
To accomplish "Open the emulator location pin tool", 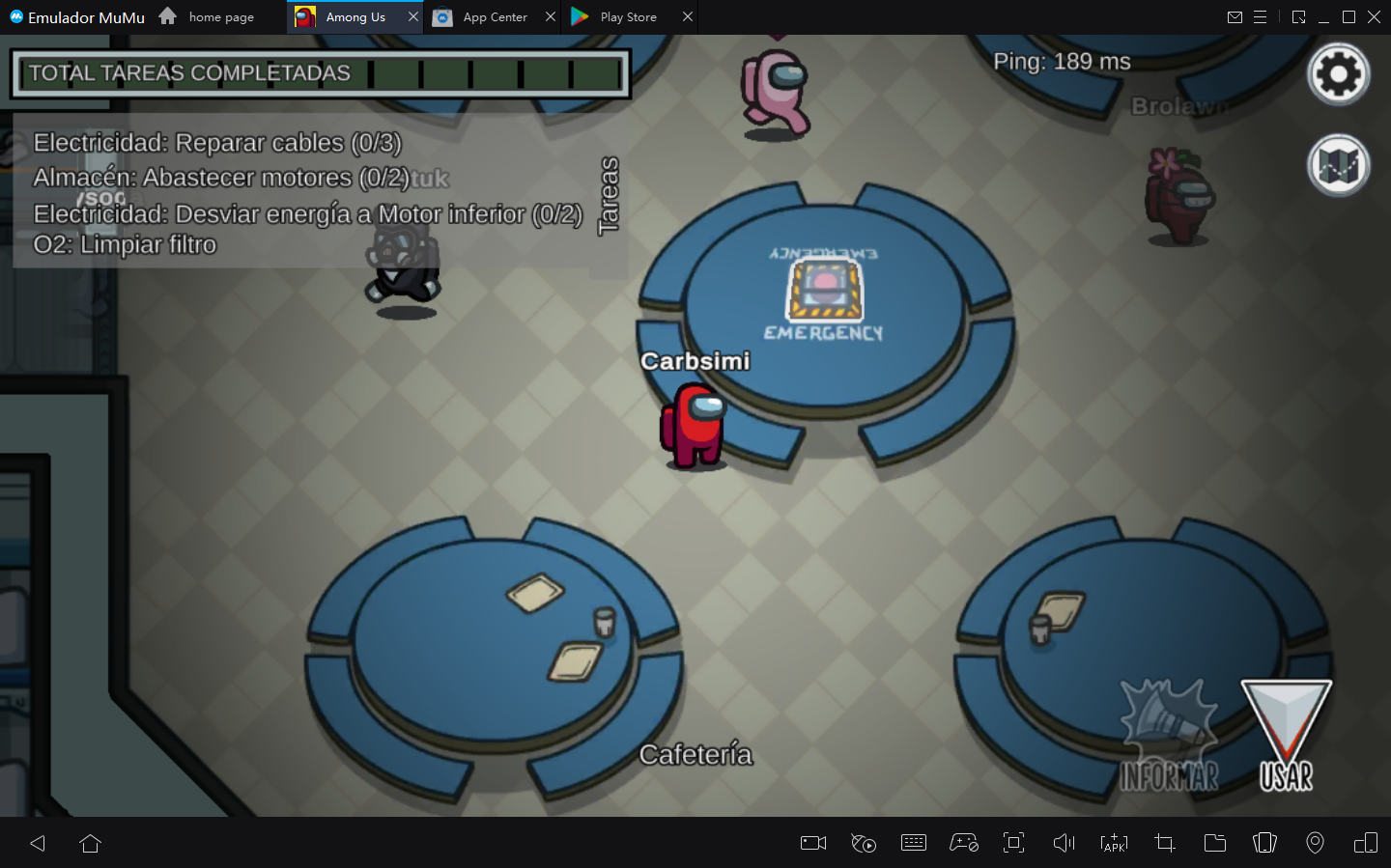I will pyautogui.click(x=1315, y=843).
